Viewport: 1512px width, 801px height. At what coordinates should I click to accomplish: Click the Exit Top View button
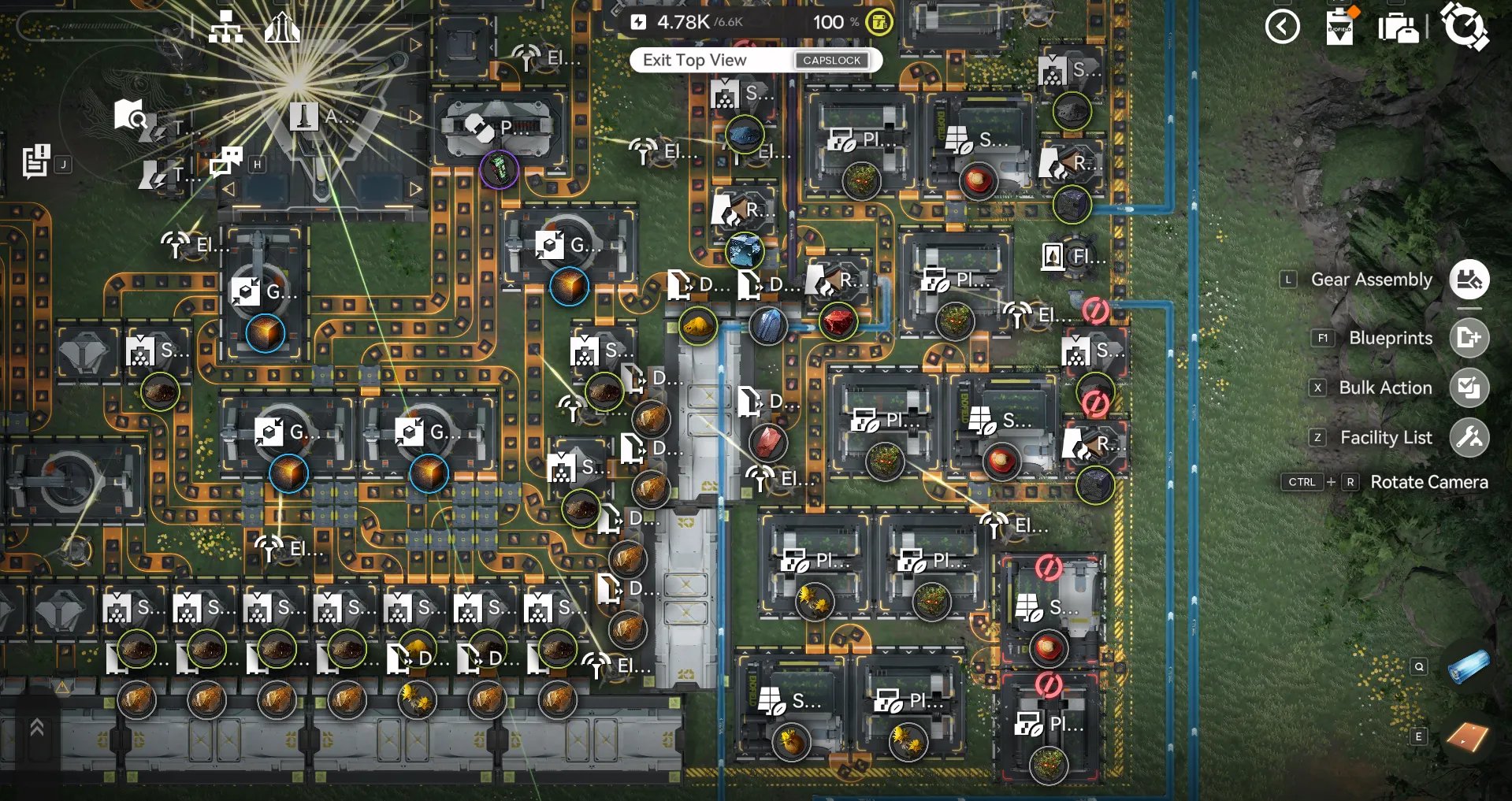tap(756, 60)
